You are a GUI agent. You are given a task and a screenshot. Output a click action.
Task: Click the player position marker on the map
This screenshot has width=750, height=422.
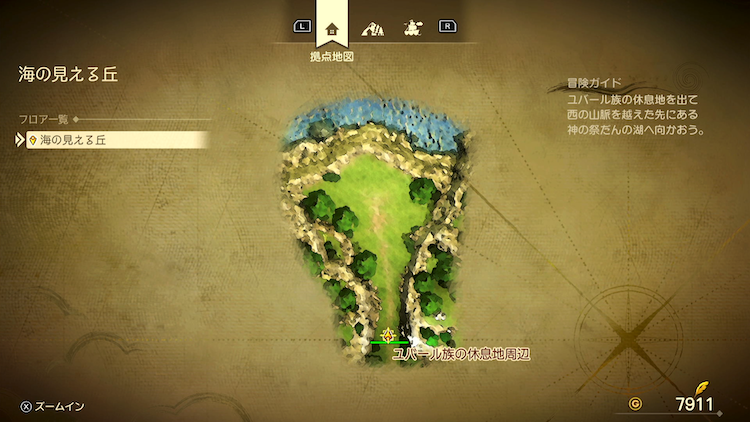[x=388, y=335]
